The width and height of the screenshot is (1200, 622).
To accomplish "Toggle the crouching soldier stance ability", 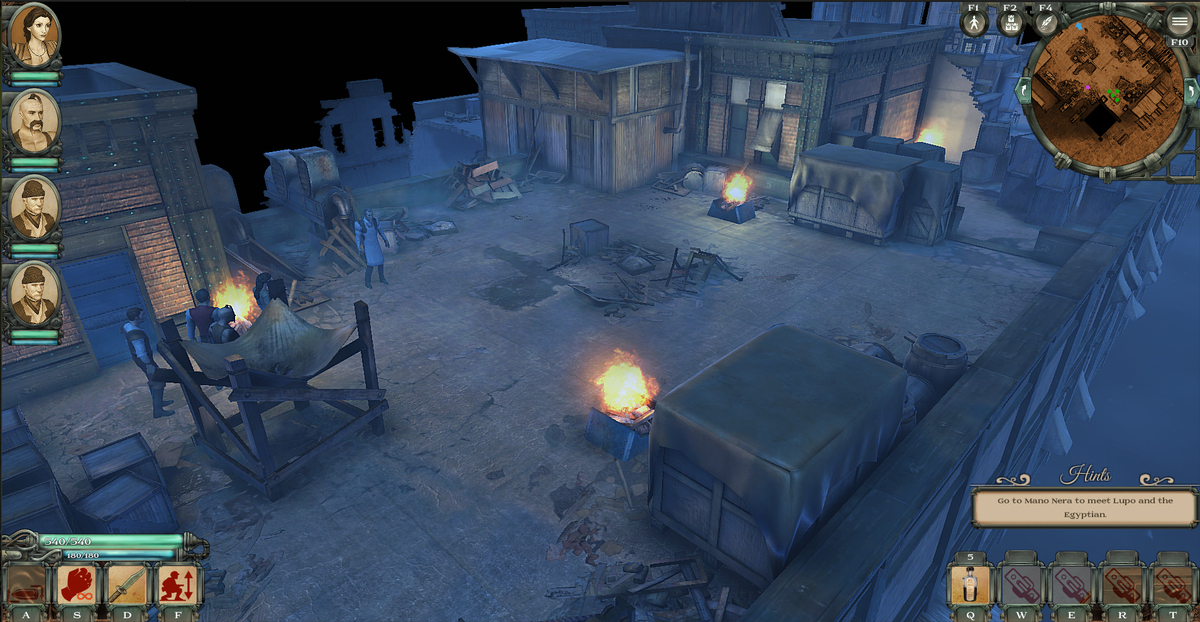I will [179, 584].
